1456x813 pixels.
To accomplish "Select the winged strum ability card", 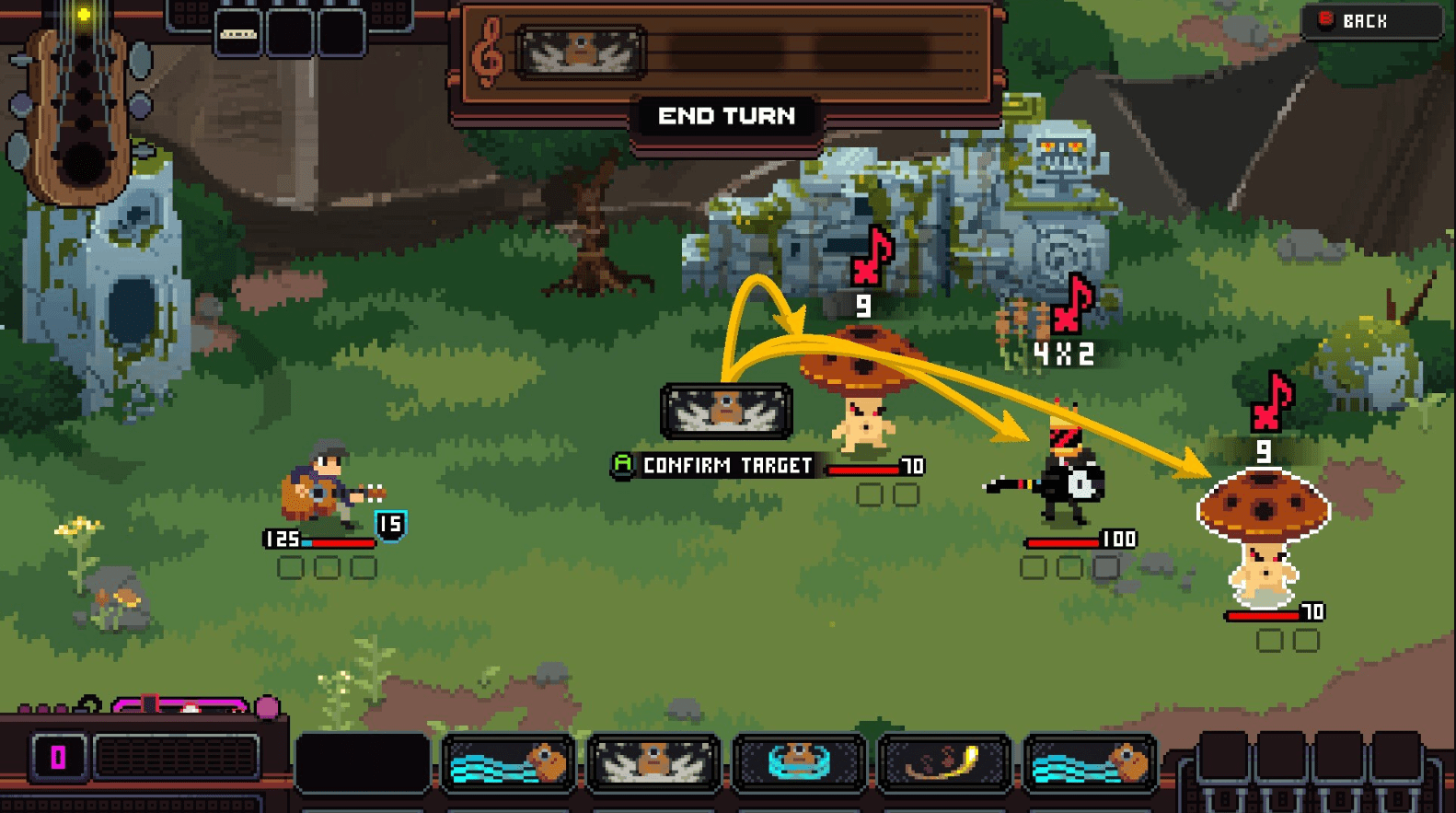I will [x=653, y=762].
